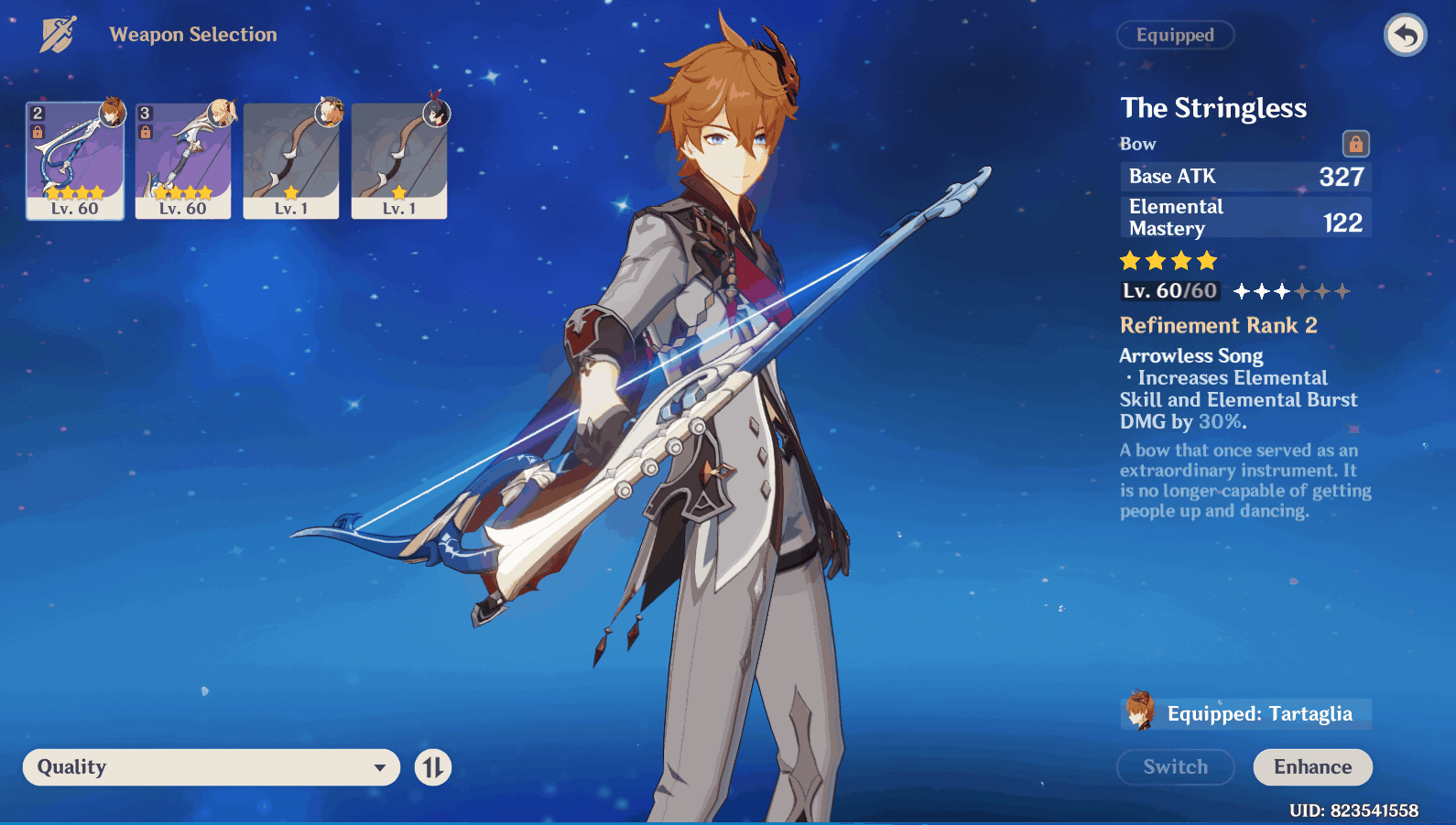Toggle the lock icon next to Bow

click(1355, 144)
